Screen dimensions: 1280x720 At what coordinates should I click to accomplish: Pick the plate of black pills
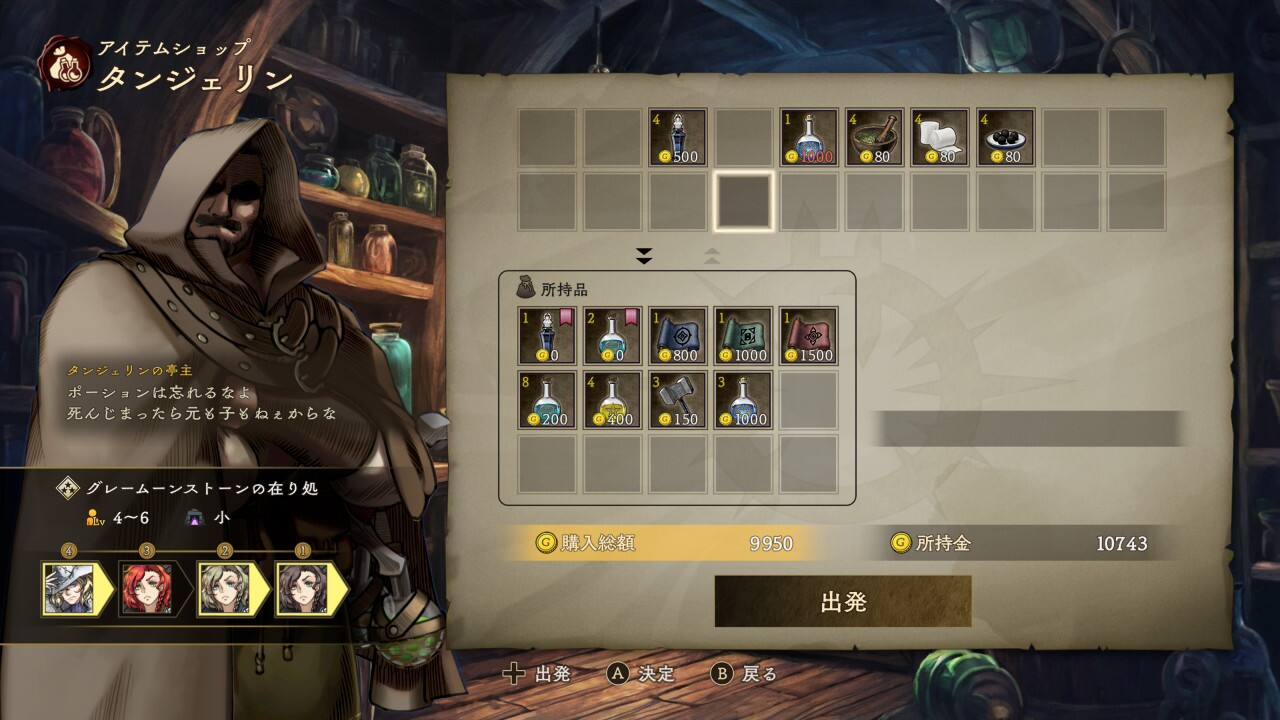[1005, 137]
